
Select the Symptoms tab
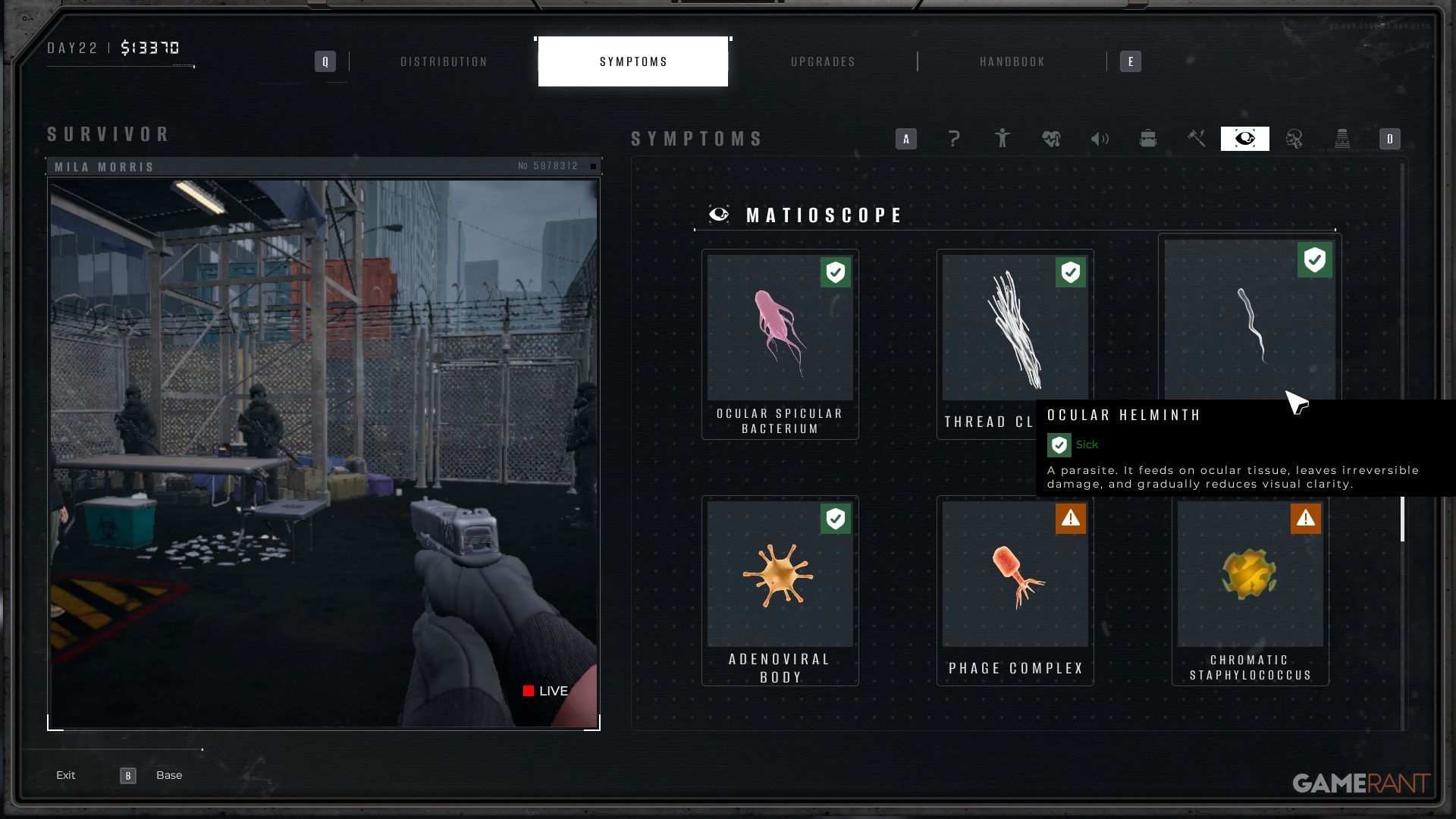(633, 61)
